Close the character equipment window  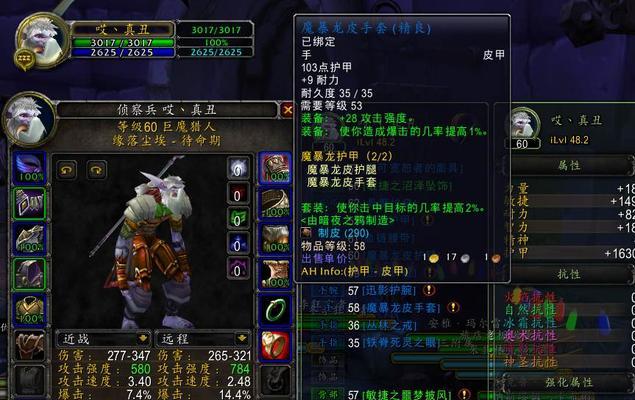[x=288, y=110]
